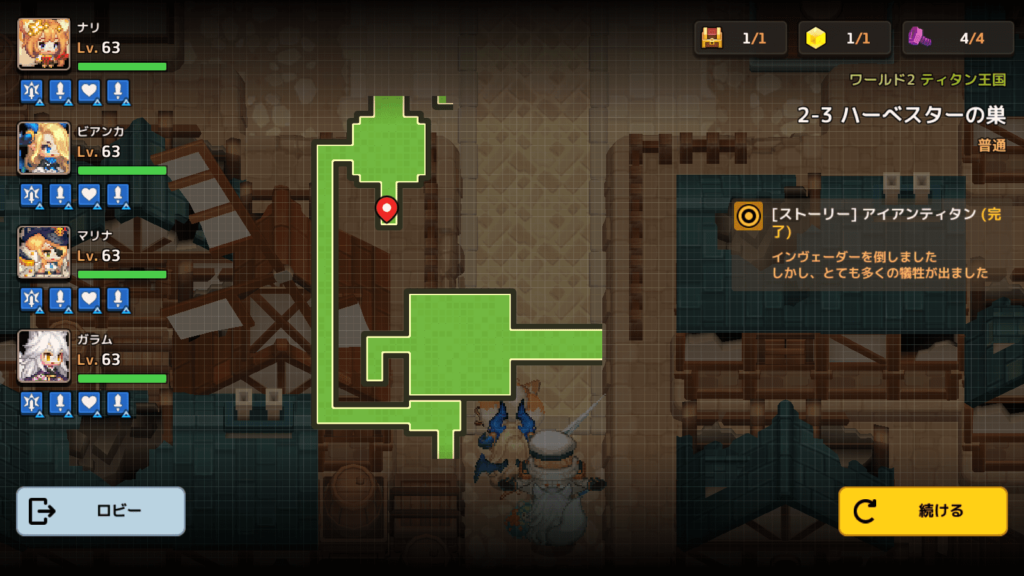Screen dimensions: 1024x576
Task: Check the purple collectible counter icon
Action: 921,38
